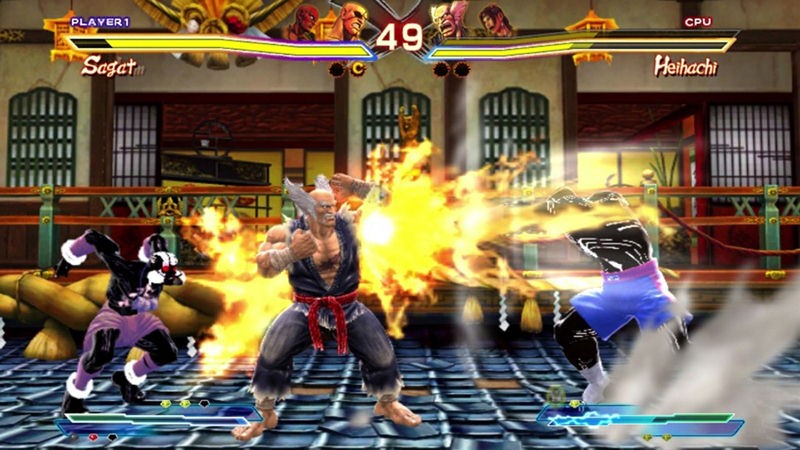
Task: Select Sagat's bald eyepatch portrait
Action: click(x=349, y=23)
